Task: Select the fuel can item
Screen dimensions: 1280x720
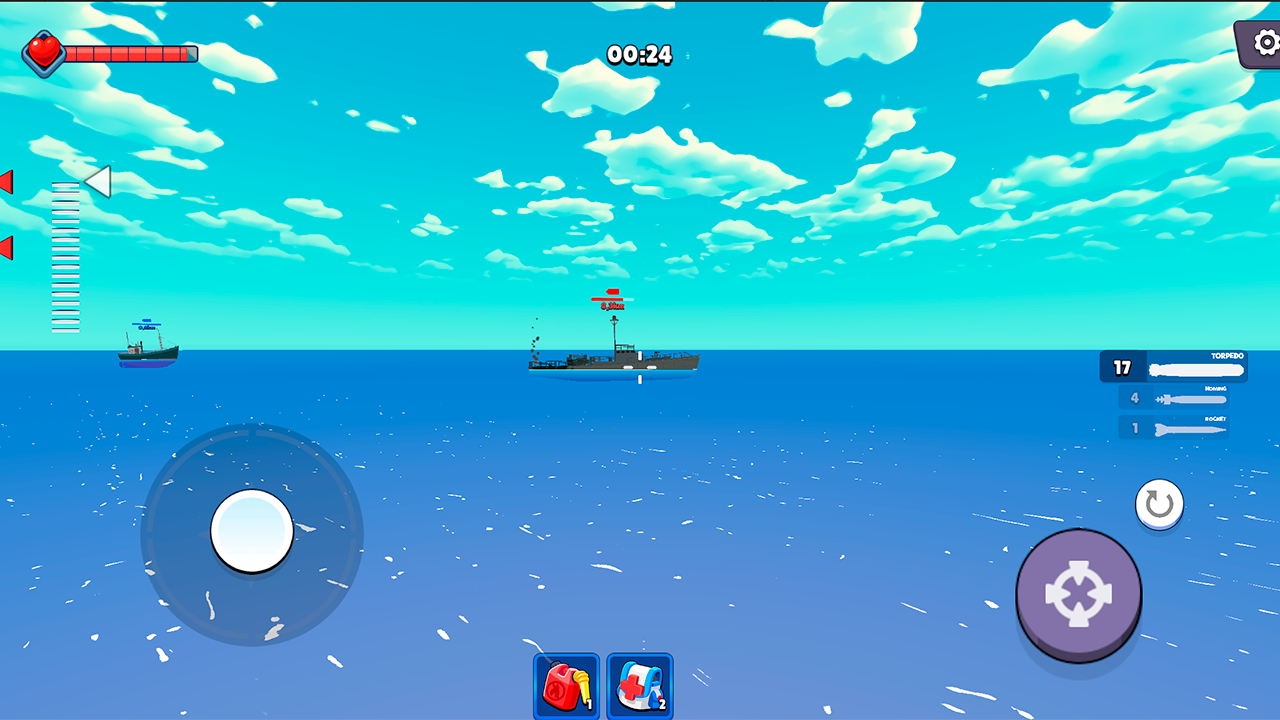Action: [x=565, y=687]
